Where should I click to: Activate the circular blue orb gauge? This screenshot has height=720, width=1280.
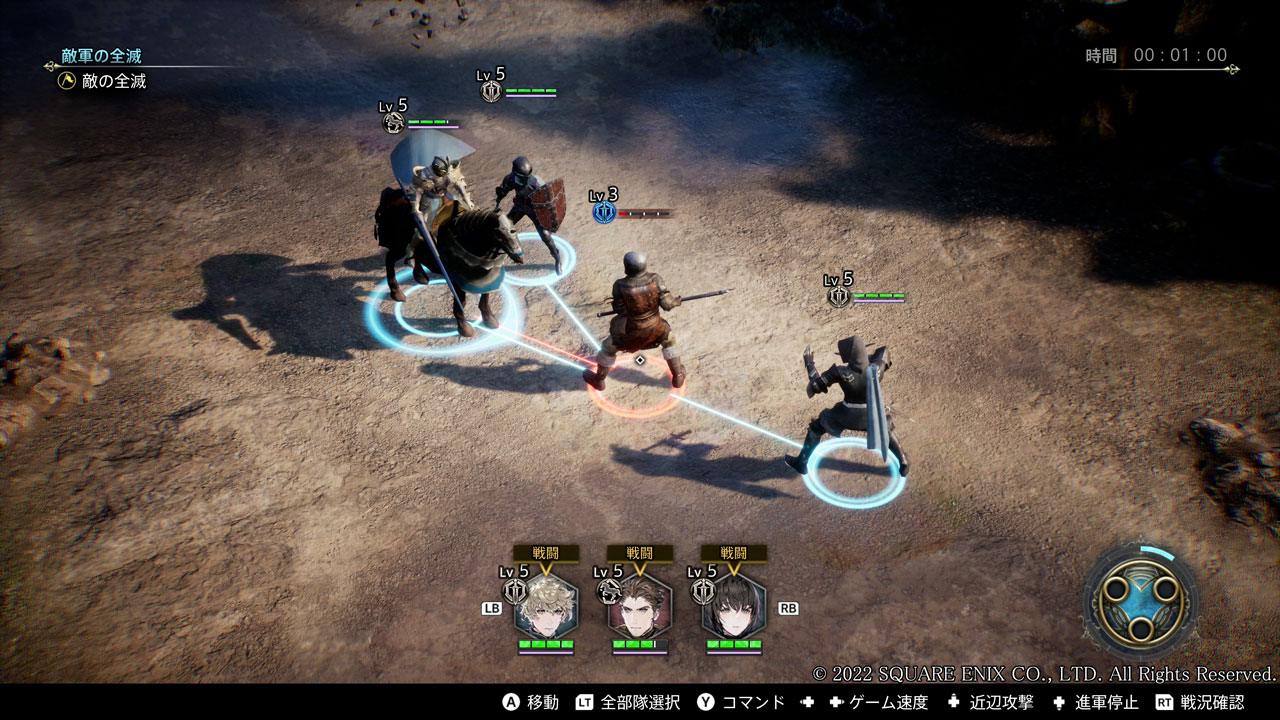click(x=1142, y=599)
